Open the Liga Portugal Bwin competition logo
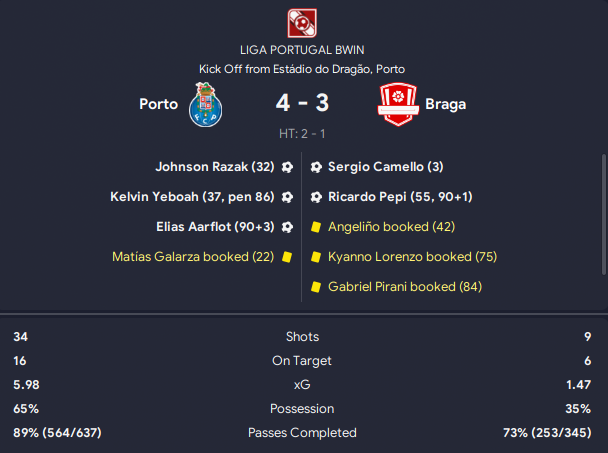This screenshot has width=608, height=453. tap(303, 22)
